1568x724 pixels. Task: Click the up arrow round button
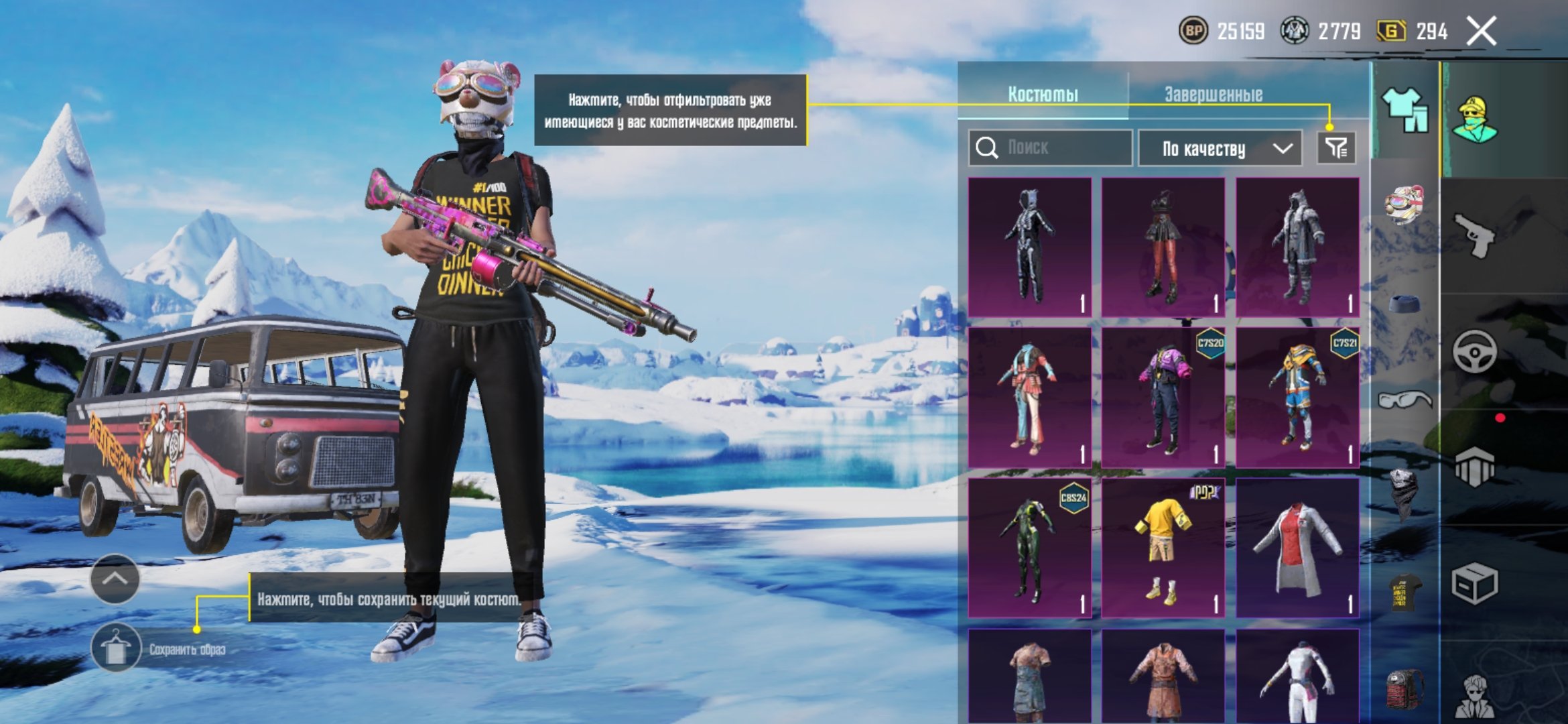point(115,579)
